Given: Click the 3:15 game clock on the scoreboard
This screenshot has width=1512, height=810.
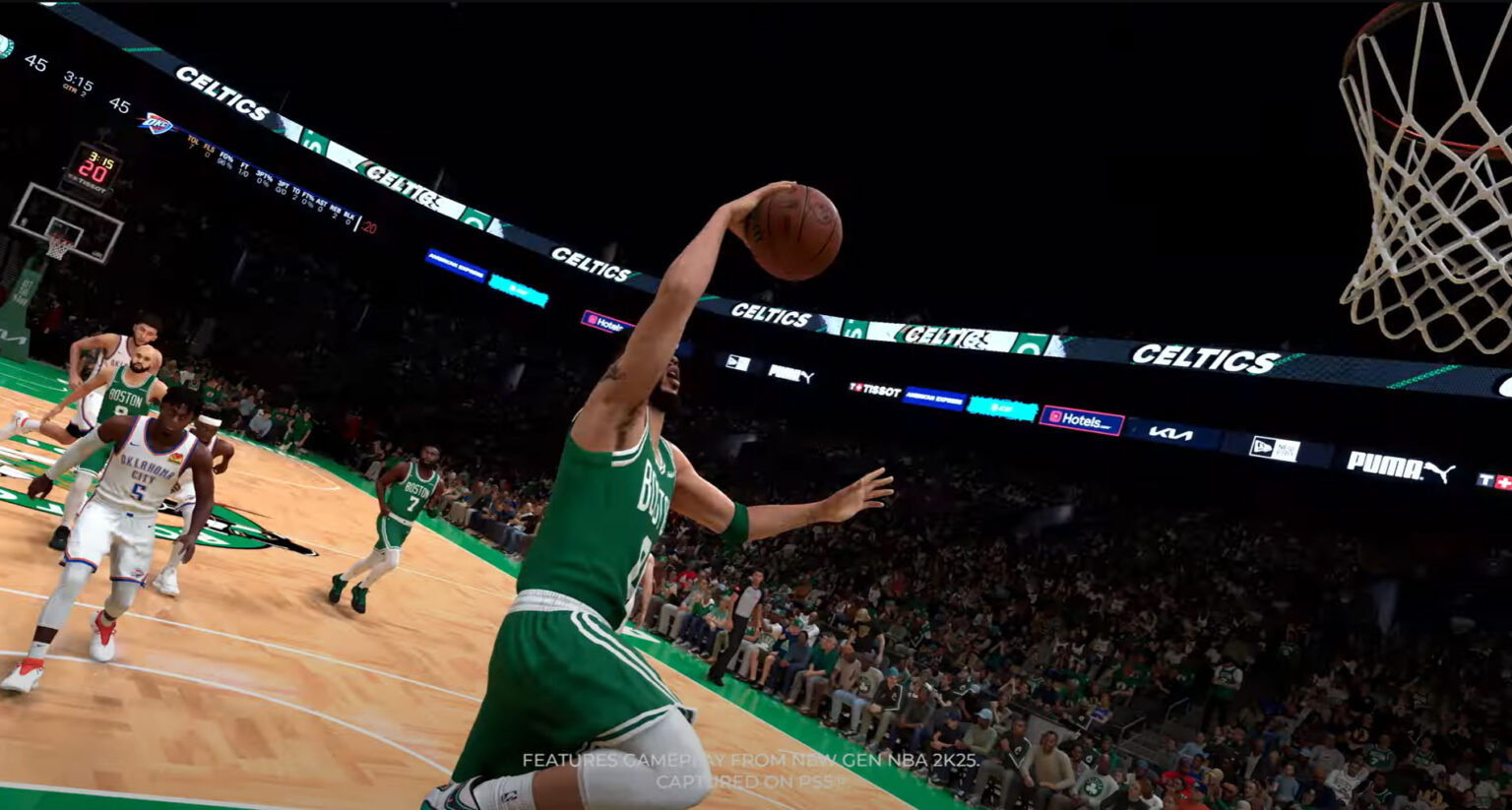Looking at the screenshot, I should tap(80, 81).
